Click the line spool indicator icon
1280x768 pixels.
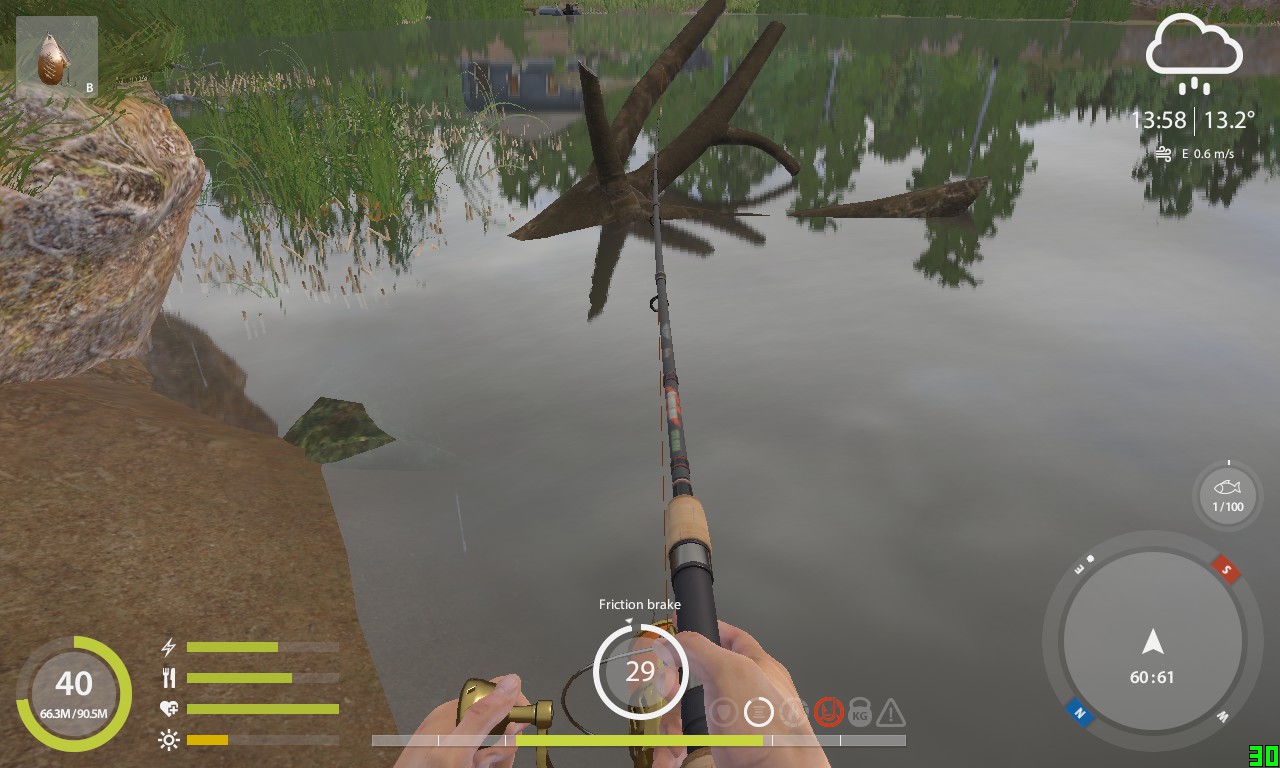[x=759, y=712]
